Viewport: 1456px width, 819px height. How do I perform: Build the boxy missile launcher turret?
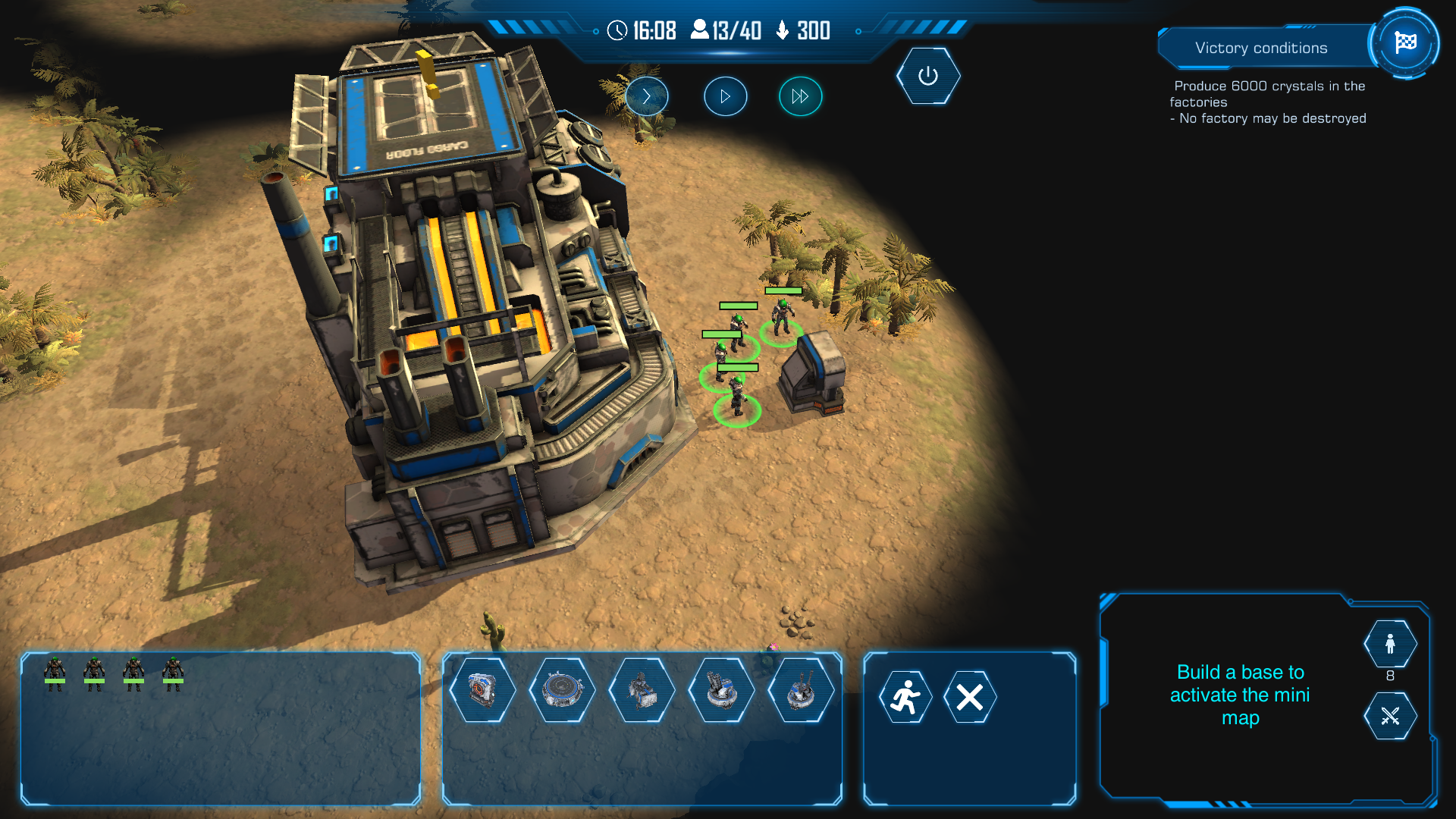721,690
